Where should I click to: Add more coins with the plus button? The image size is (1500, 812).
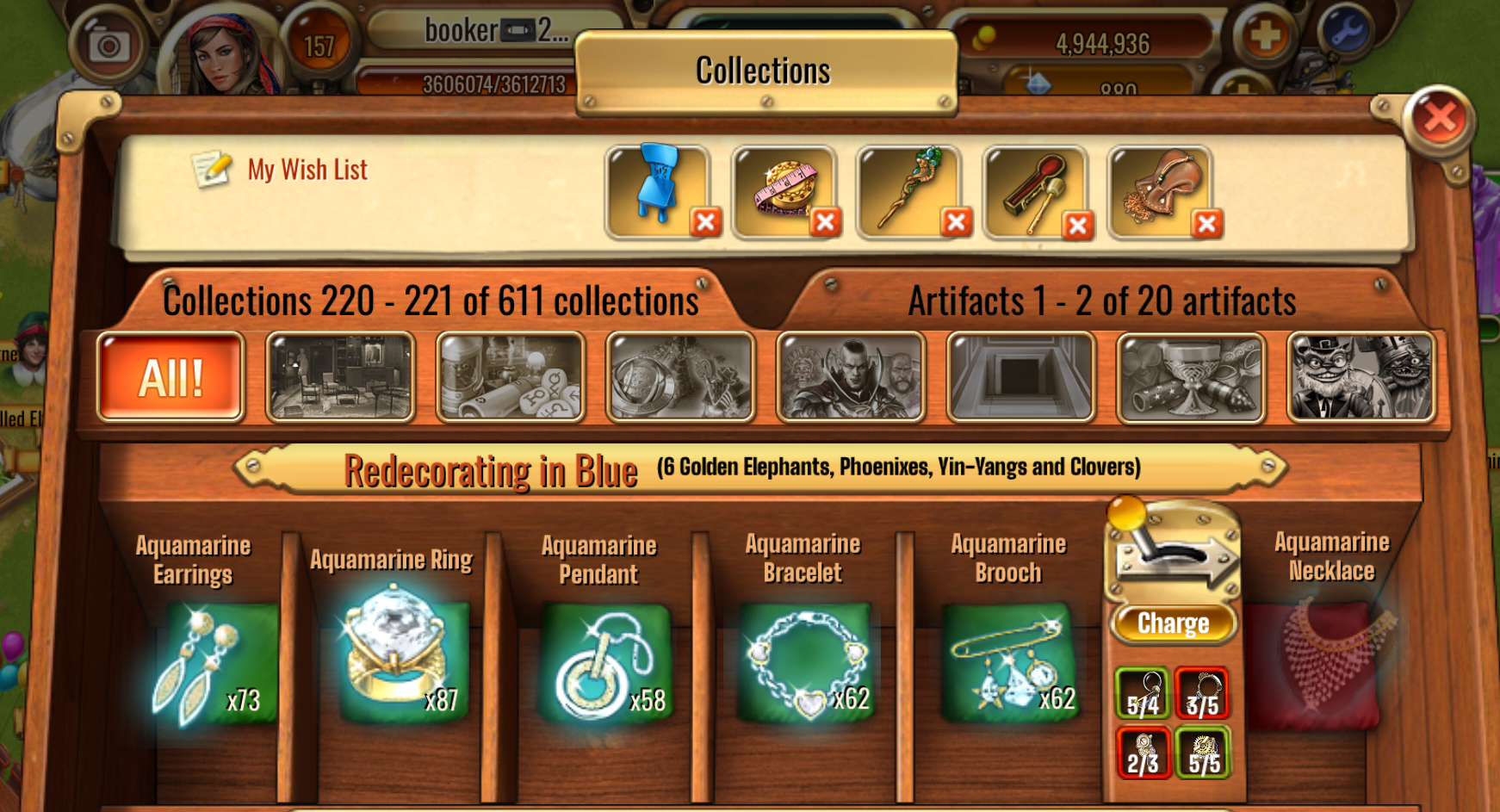1263,36
